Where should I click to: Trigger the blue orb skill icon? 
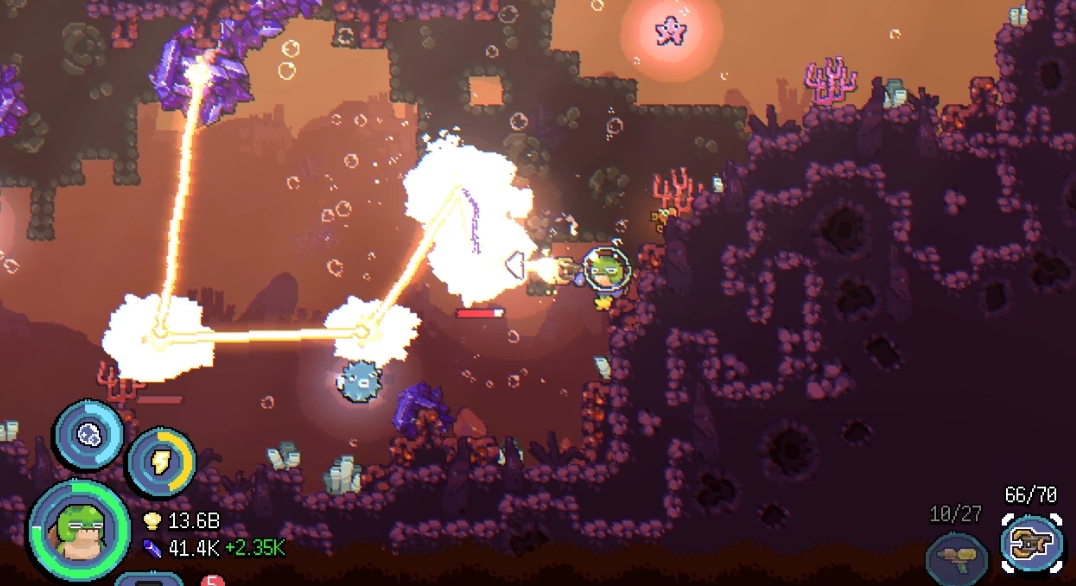(x=88, y=434)
